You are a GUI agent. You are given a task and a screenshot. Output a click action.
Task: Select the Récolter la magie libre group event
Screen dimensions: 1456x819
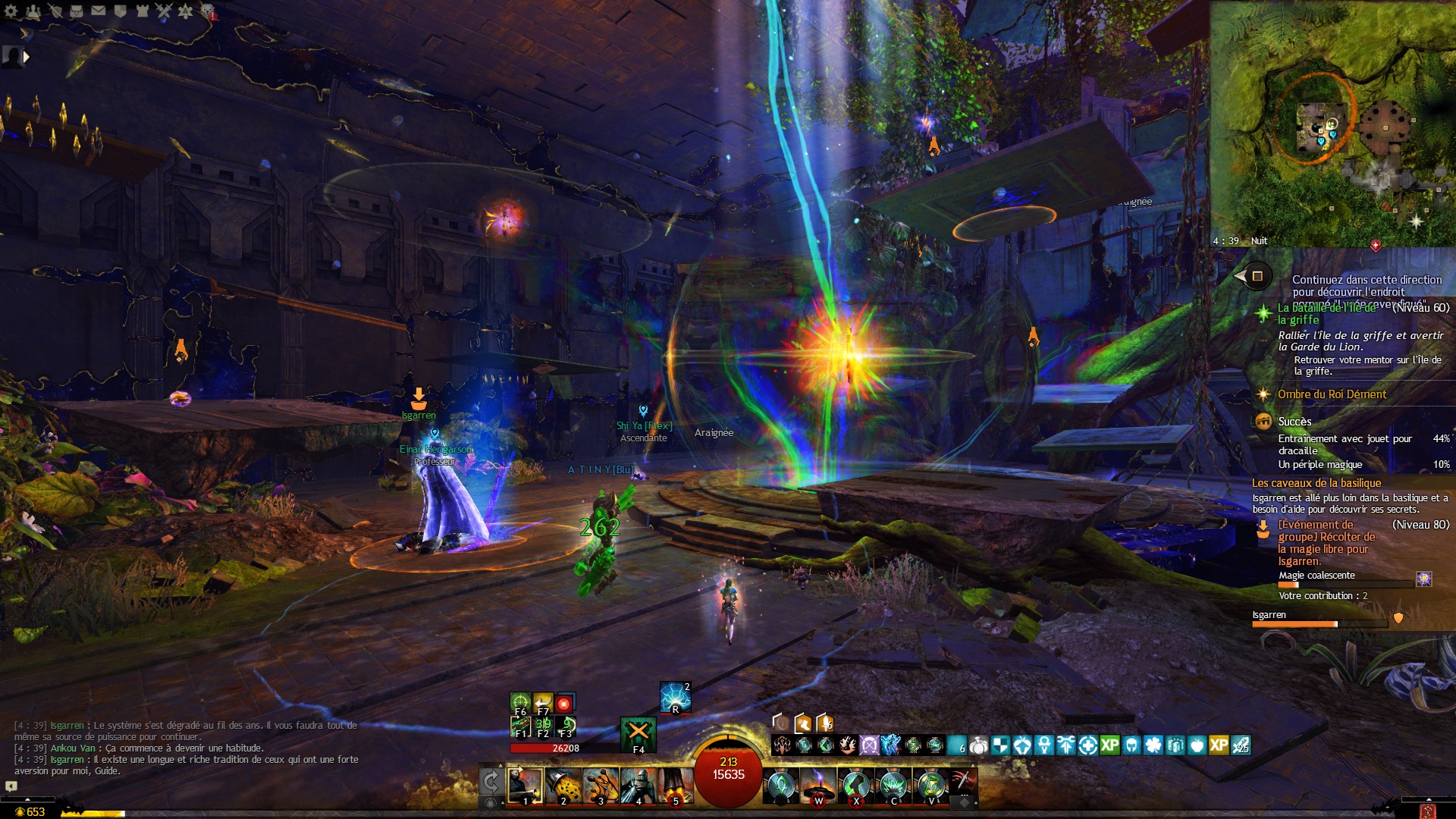tap(1326, 543)
